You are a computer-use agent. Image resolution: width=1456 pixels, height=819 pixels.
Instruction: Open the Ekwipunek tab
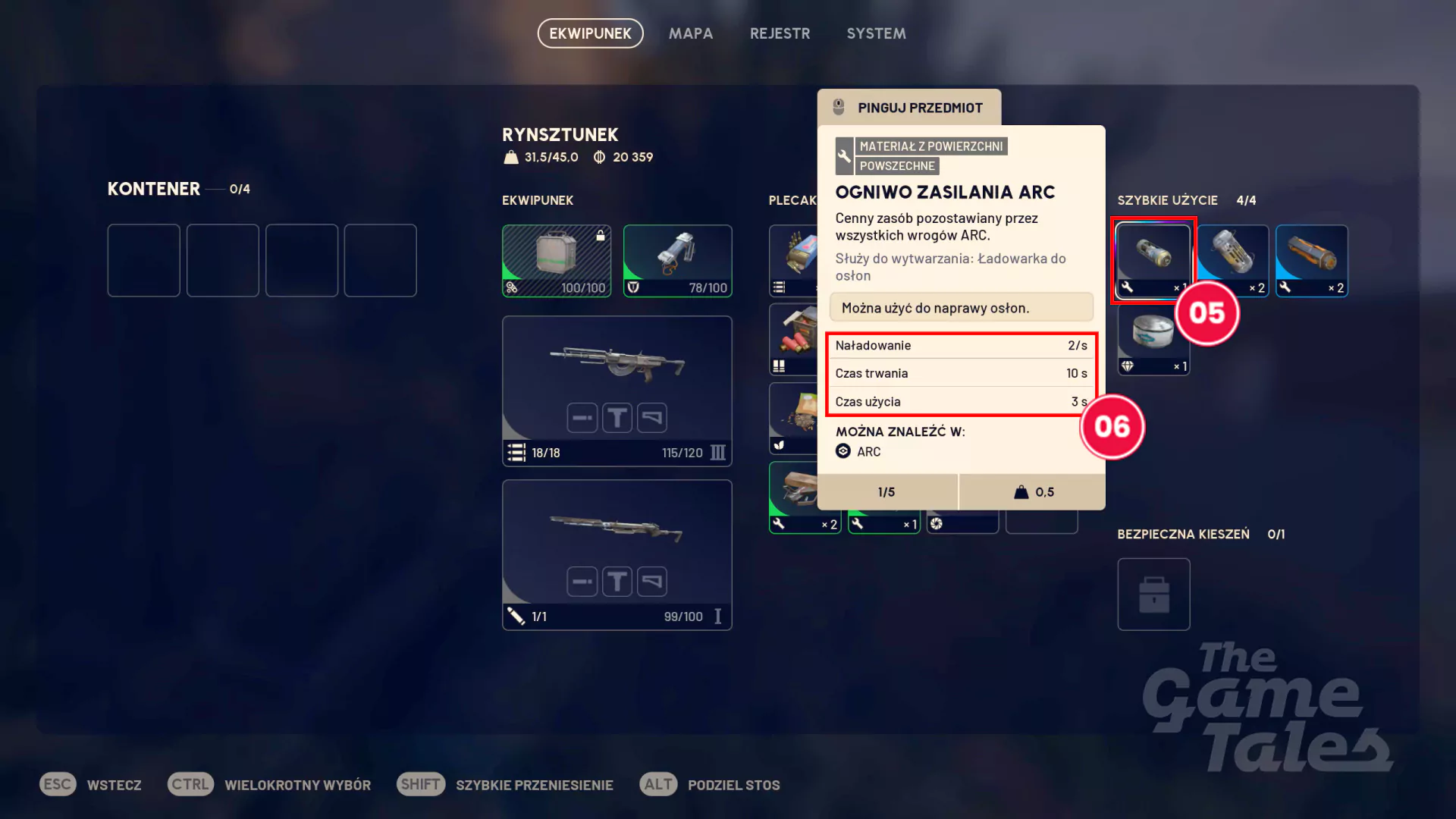pyautogui.click(x=590, y=33)
